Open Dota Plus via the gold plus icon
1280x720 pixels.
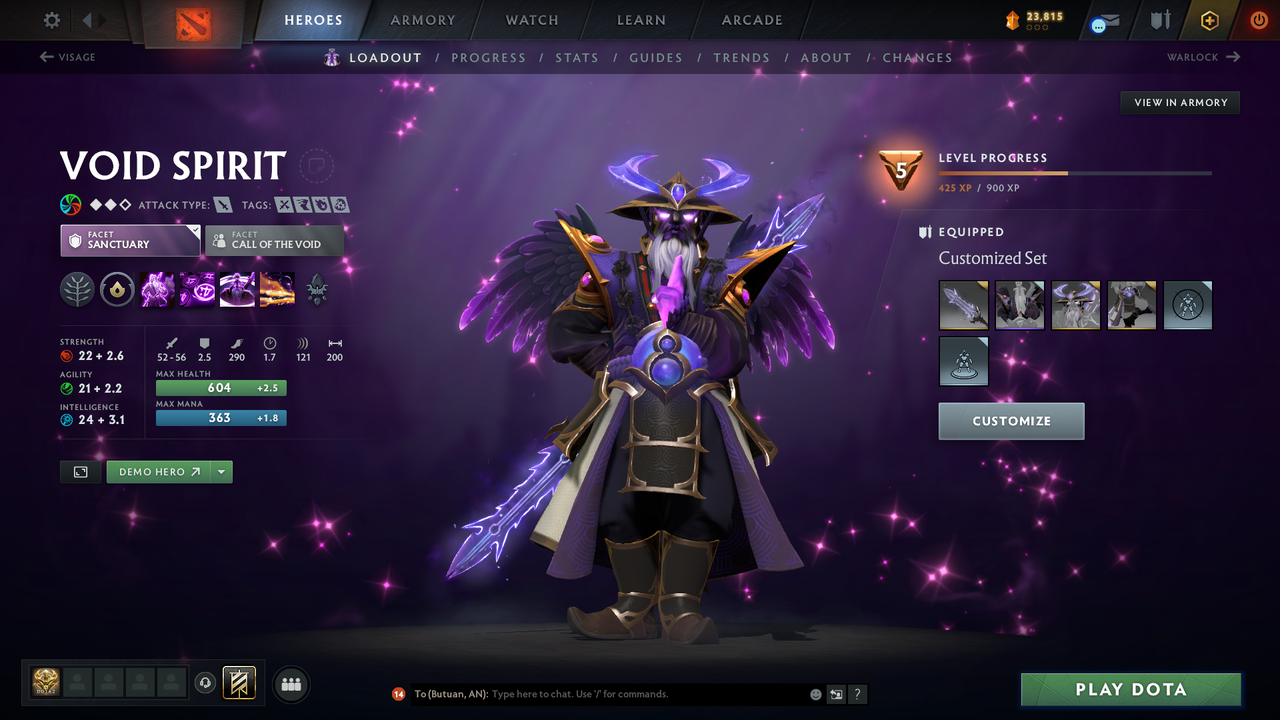pos(1209,19)
